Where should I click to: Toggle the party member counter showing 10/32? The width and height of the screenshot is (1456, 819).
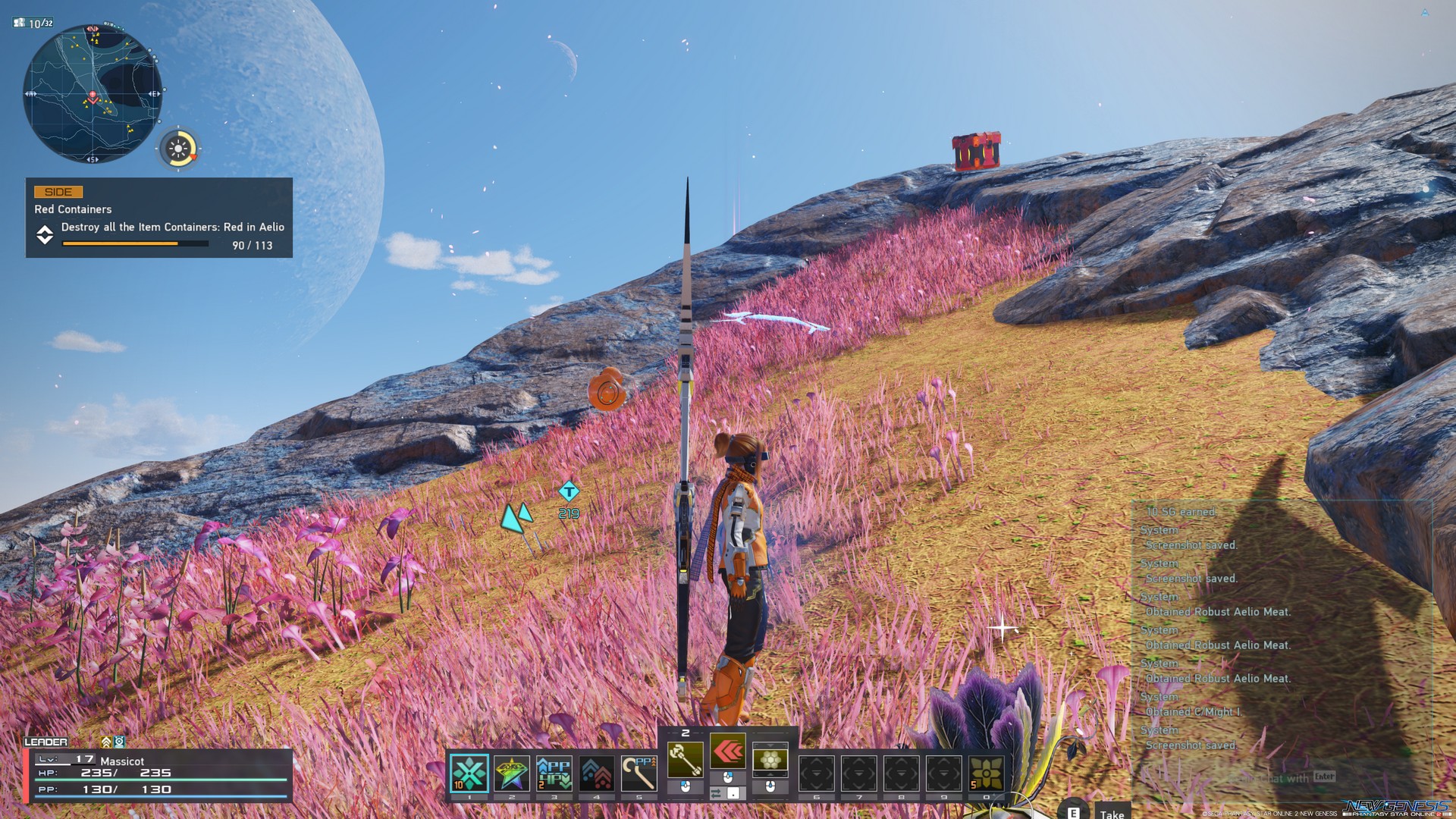(x=34, y=23)
